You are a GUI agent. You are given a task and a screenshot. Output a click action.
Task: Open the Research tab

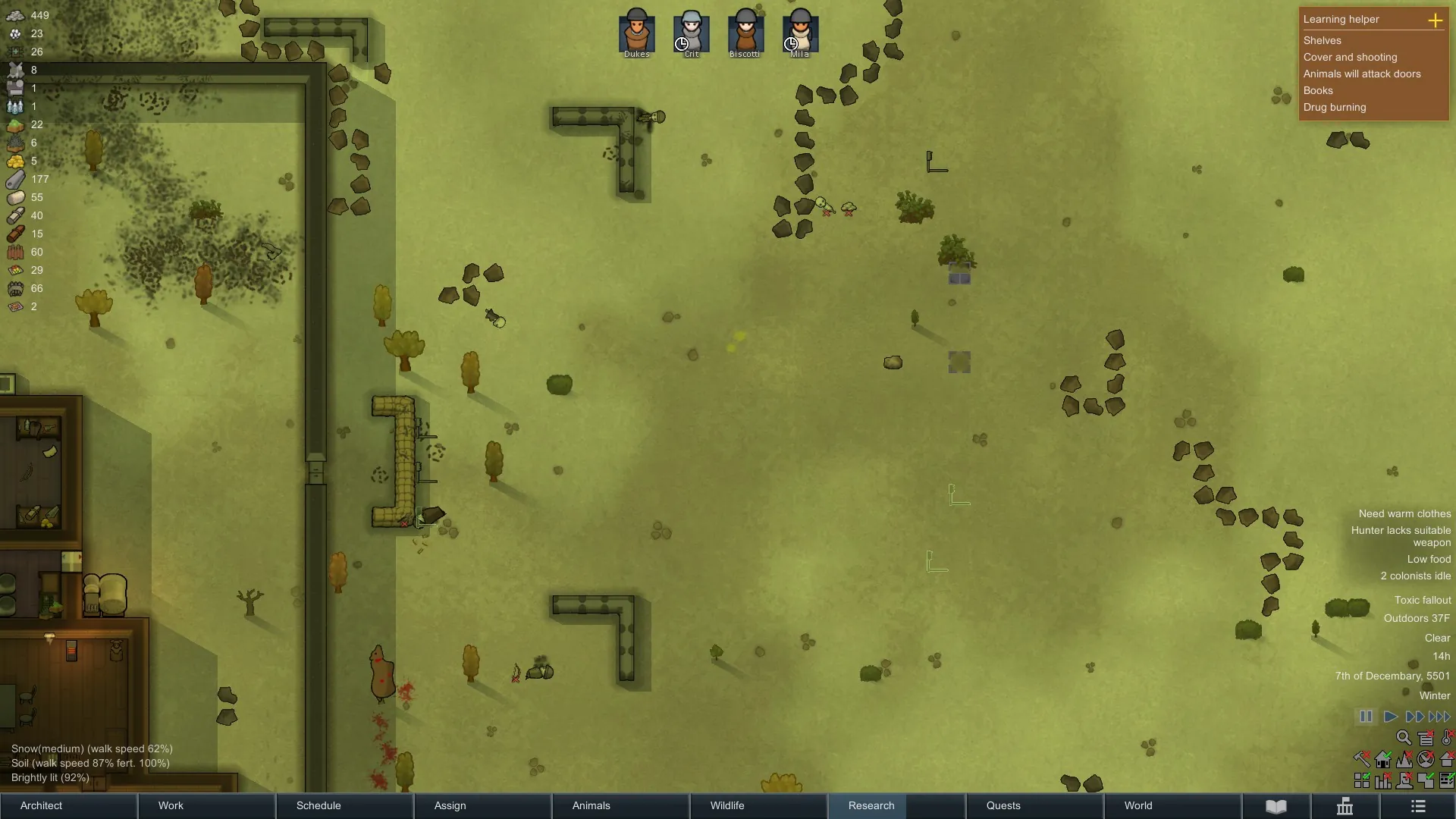[871, 805]
